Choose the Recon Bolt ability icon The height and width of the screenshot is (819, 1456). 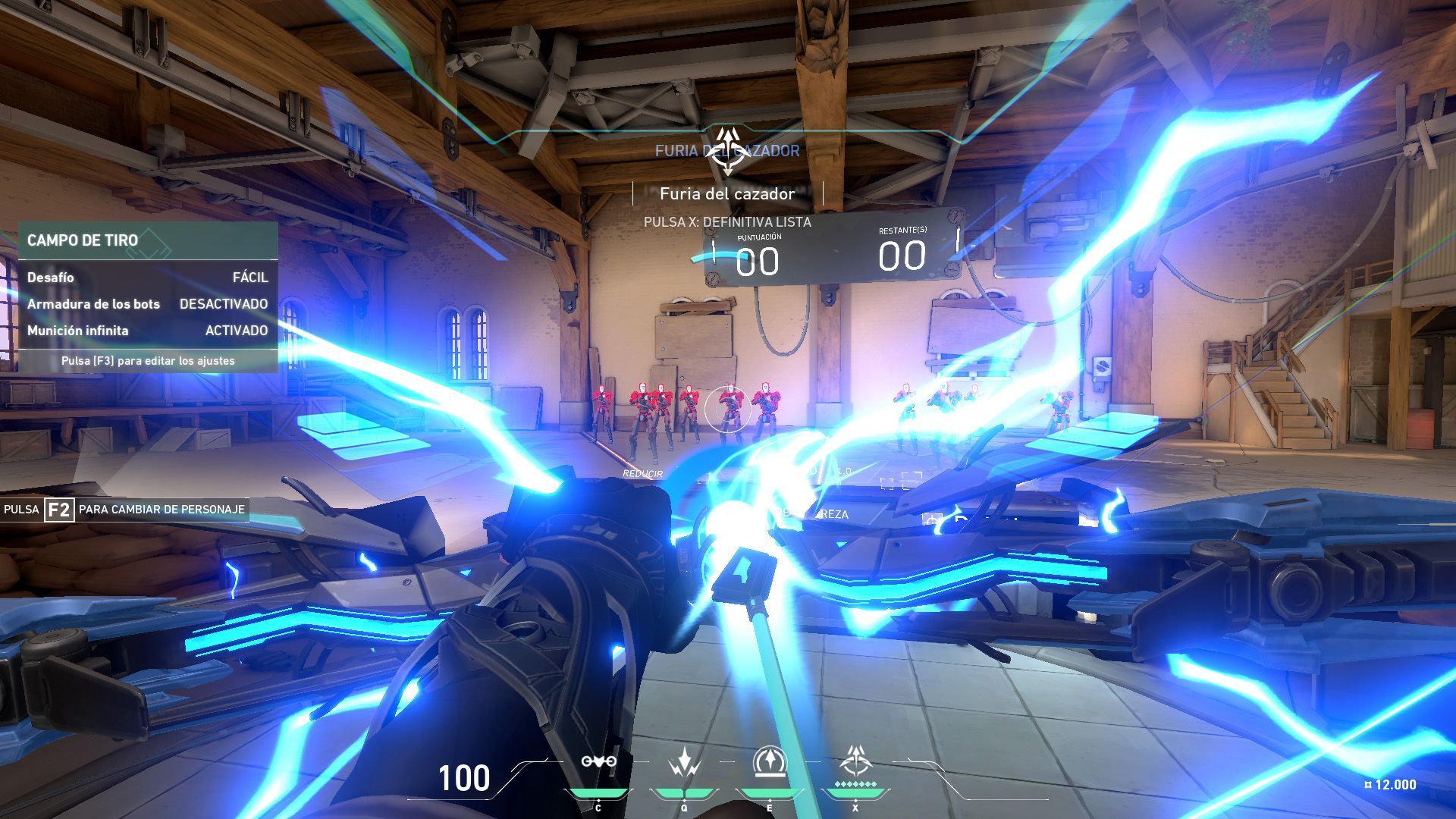pyautogui.click(x=770, y=762)
